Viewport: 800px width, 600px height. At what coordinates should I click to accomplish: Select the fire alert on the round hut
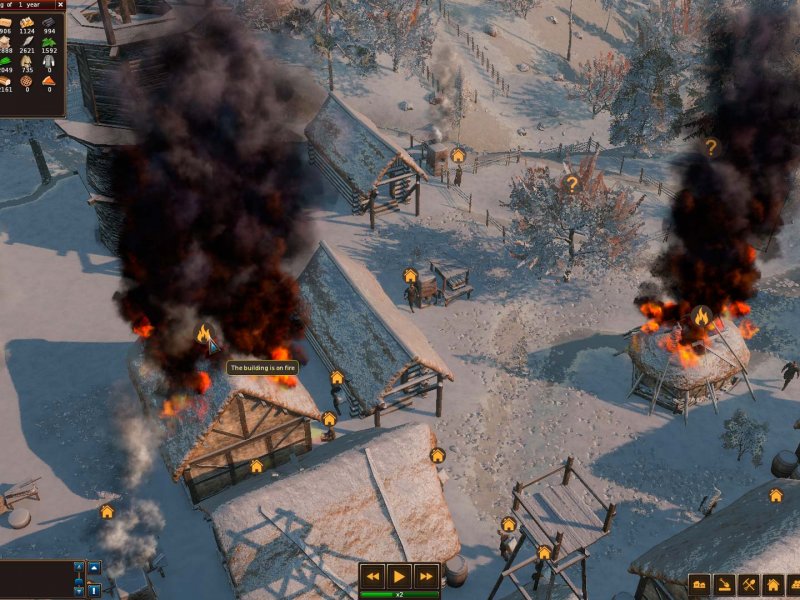click(x=701, y=317)
